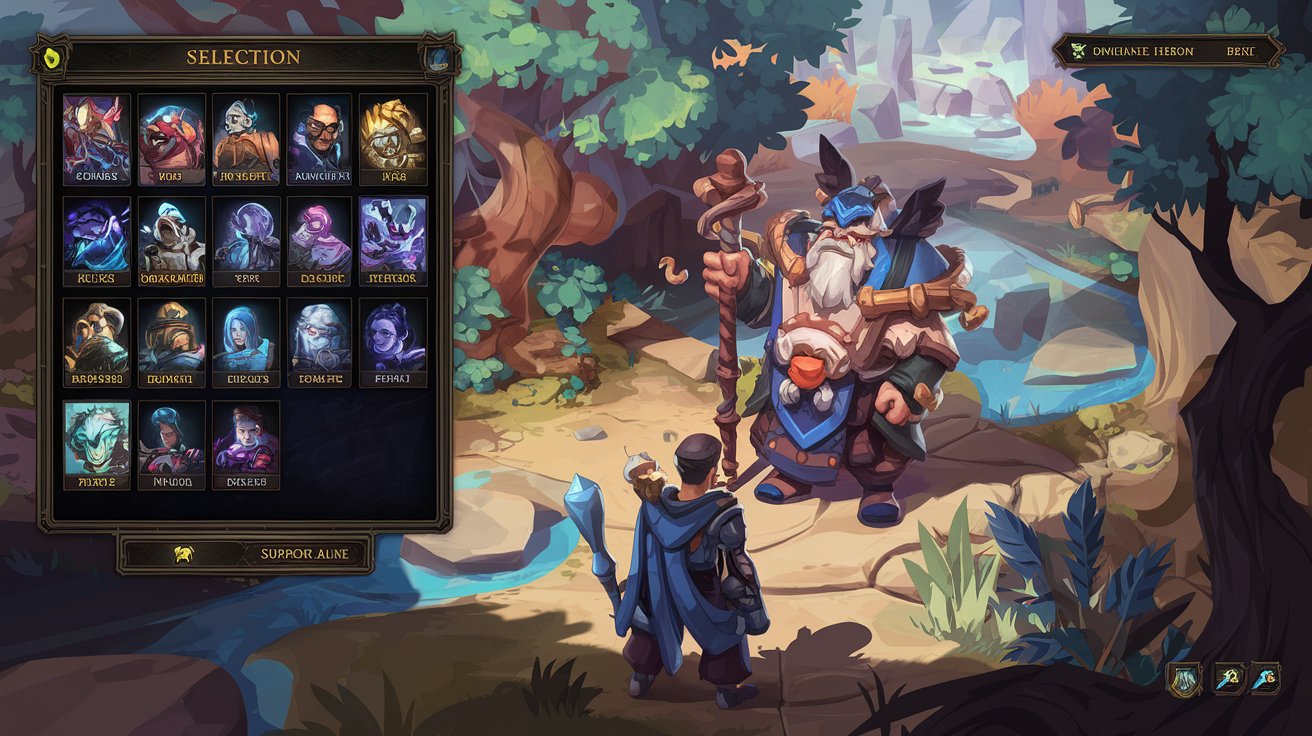Click the blue icon at Selection panel corner
The height and width of the screenshot is (736, 1312).
[x=438, y=57]
